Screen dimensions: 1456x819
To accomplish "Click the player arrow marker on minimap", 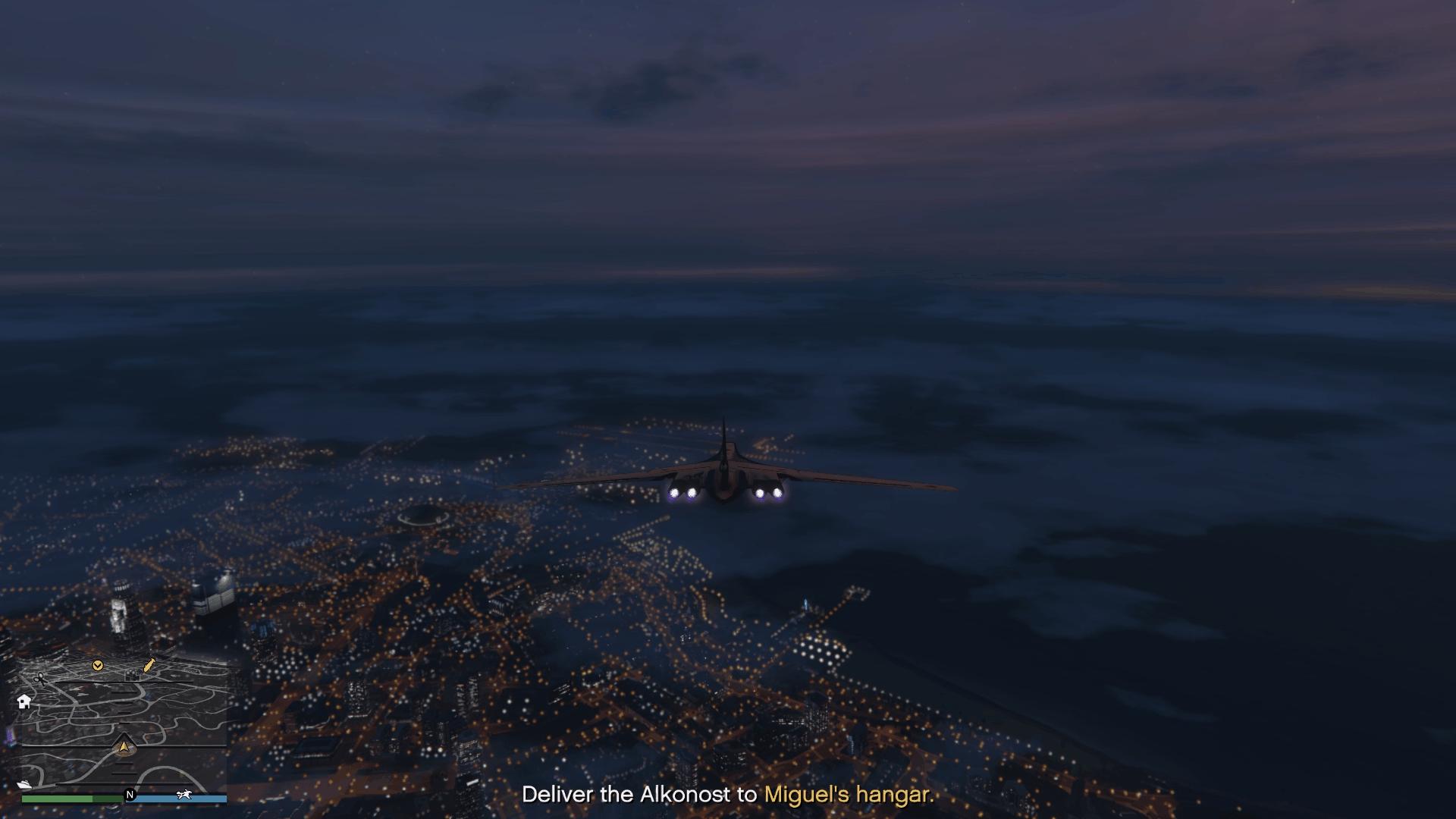I will [124, 747].
